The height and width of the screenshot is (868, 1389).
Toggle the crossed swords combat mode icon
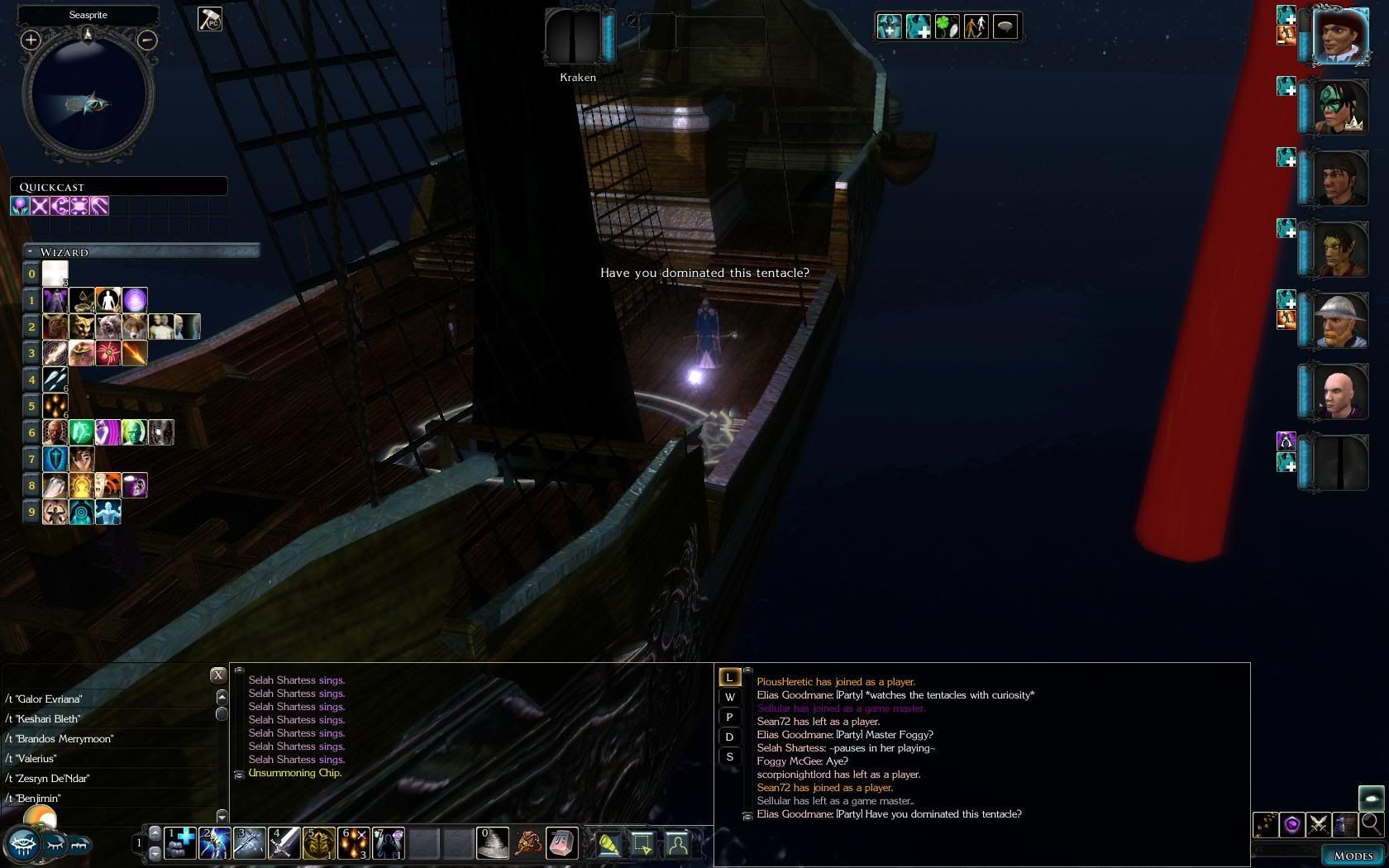coord(1318,824)
